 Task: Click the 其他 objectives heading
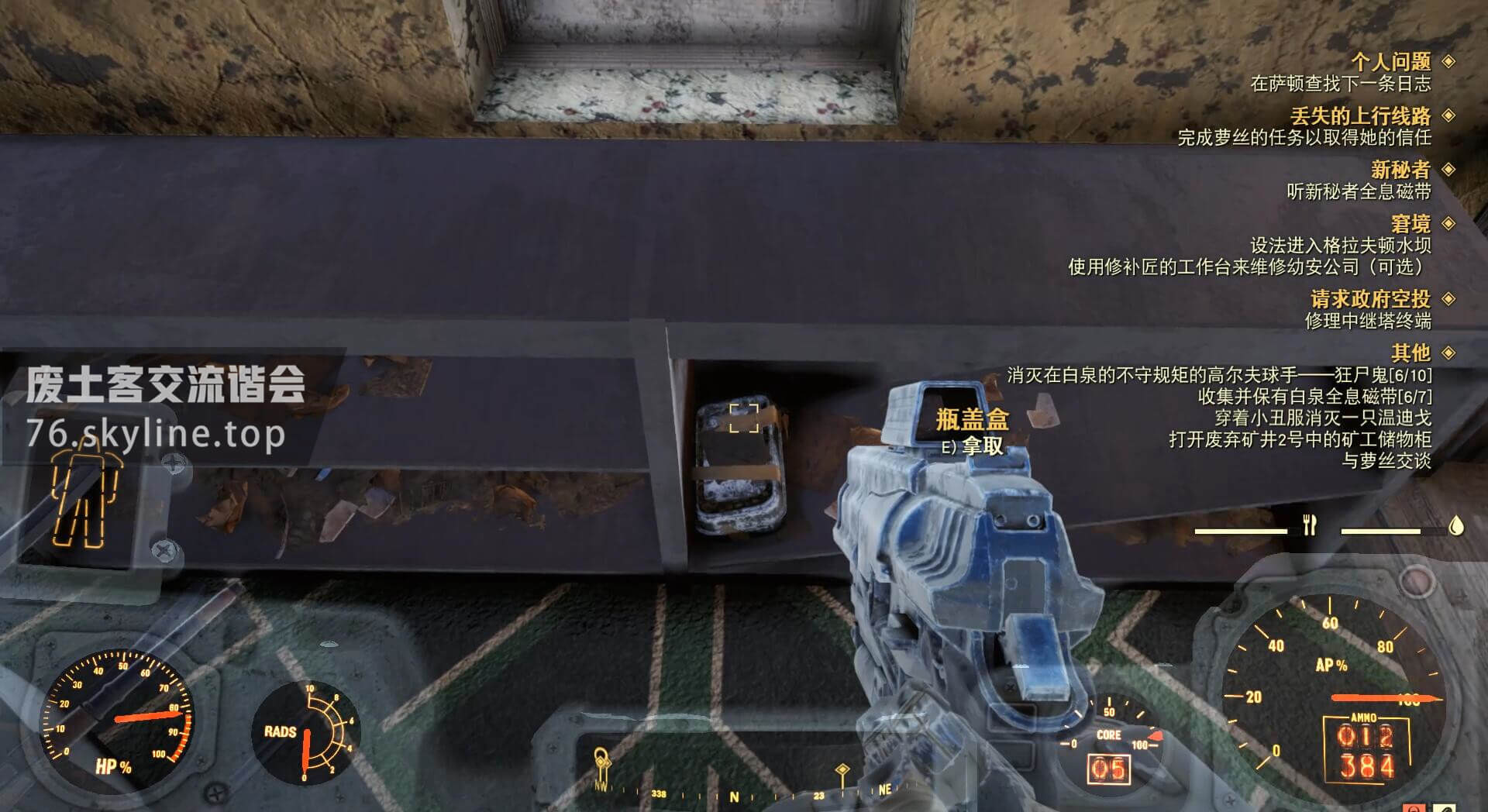(x=1410, y=353)
